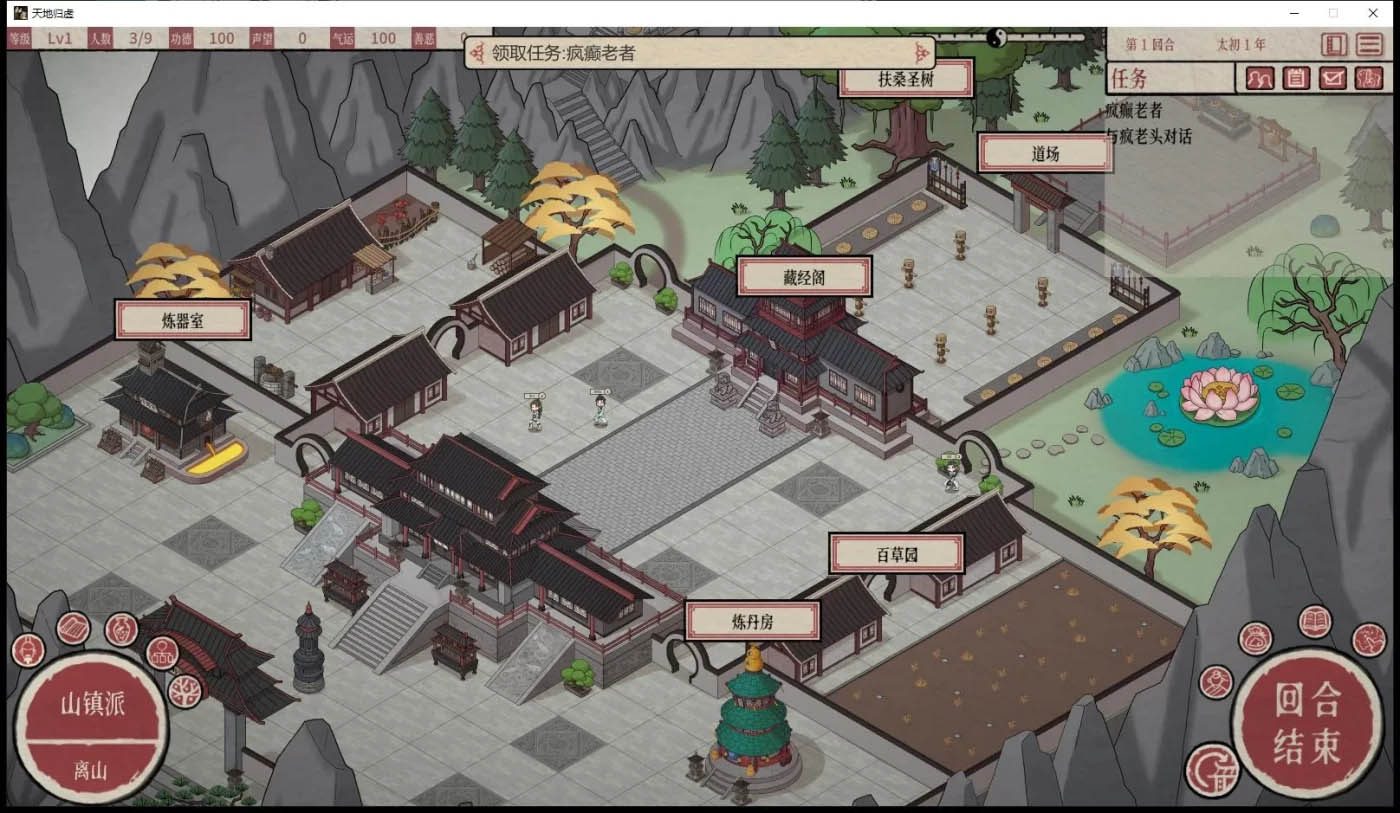The image size is (1400, 813).
Task: Select the 炼丹房 alchemy room label
Action: tap(752, 621)
